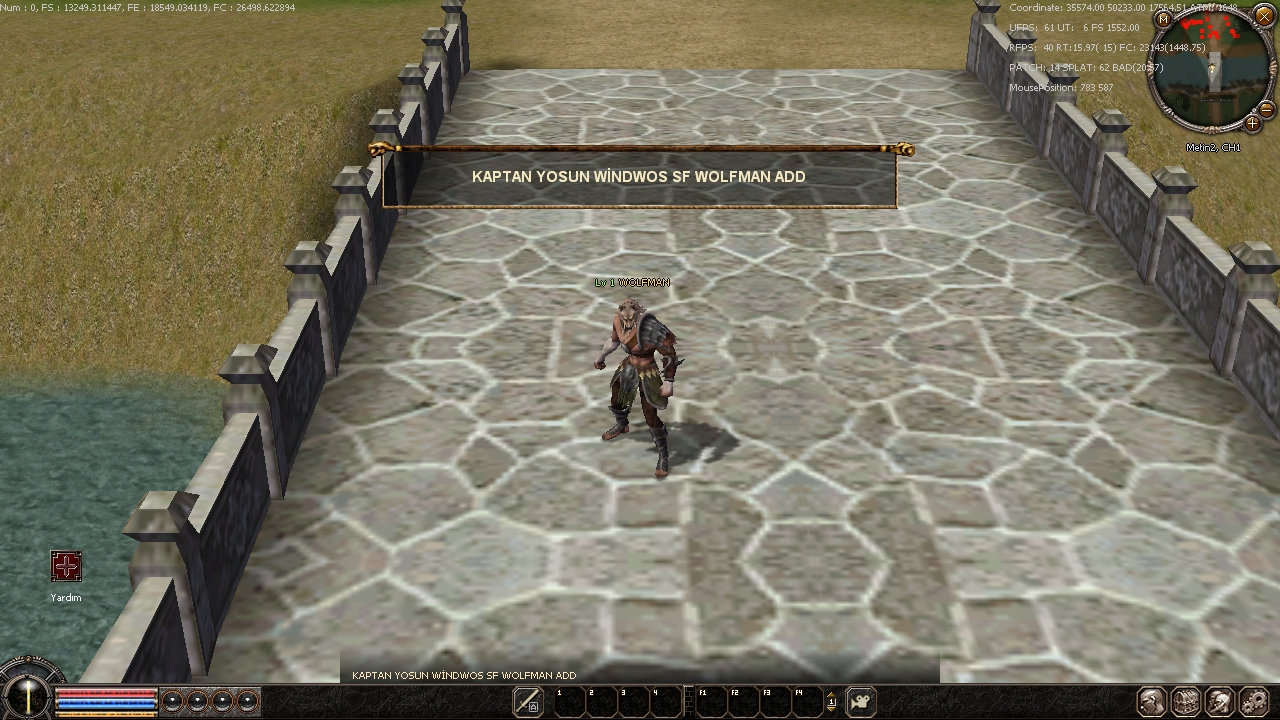Zoom out the minimap with minus button

[1266, 109]
